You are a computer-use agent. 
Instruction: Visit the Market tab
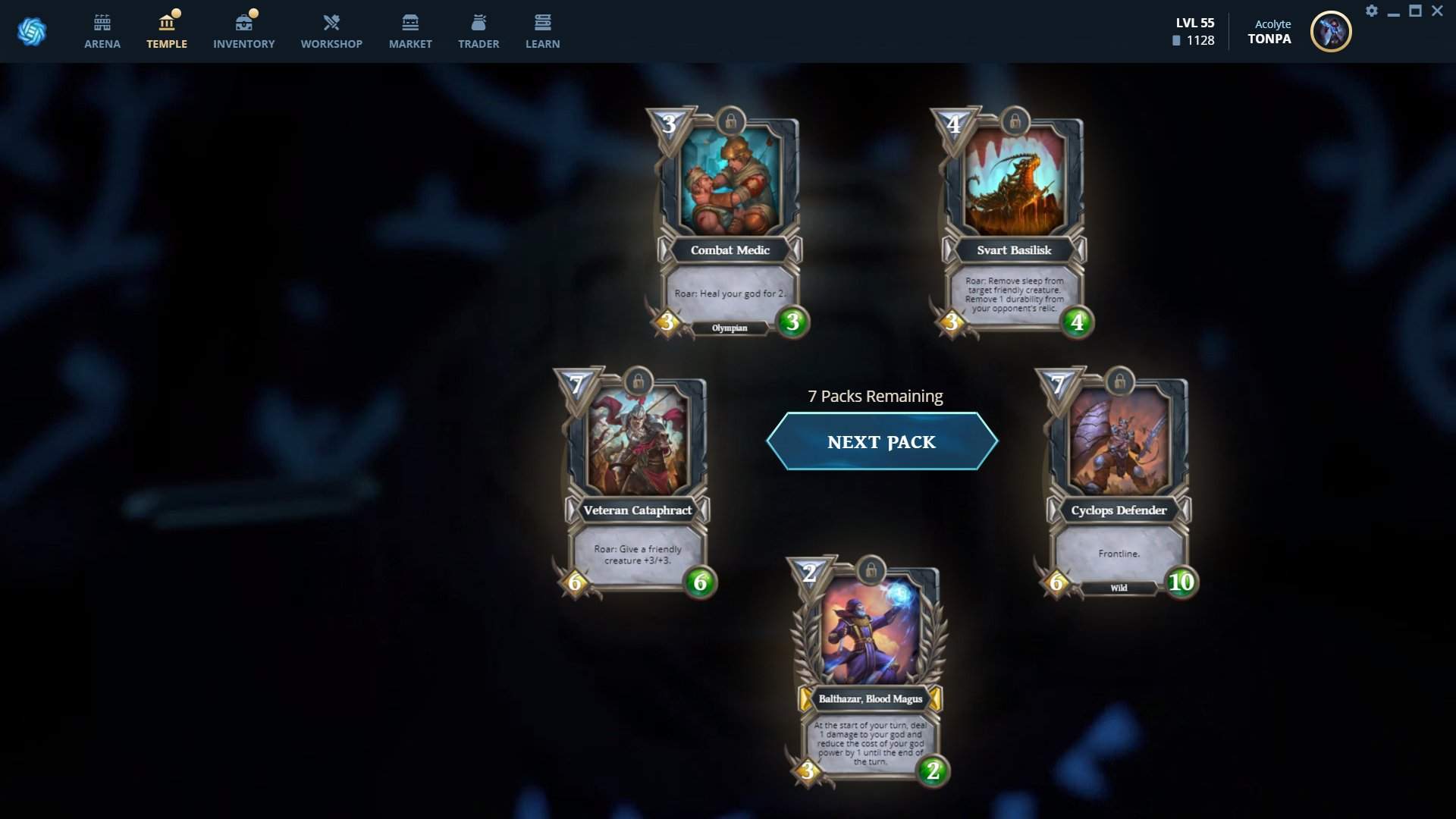pos(410,32)
